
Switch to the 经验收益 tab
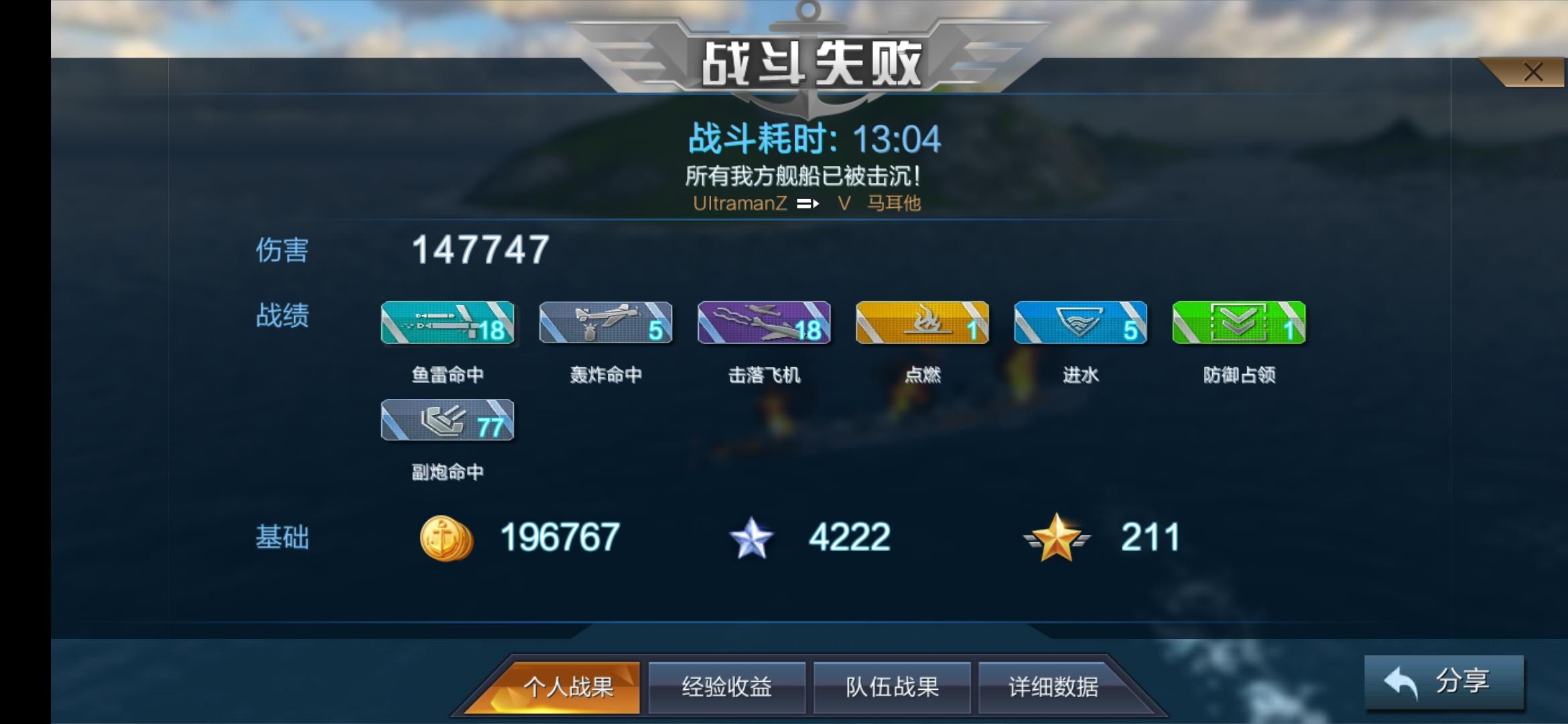(x=727, y=686)
